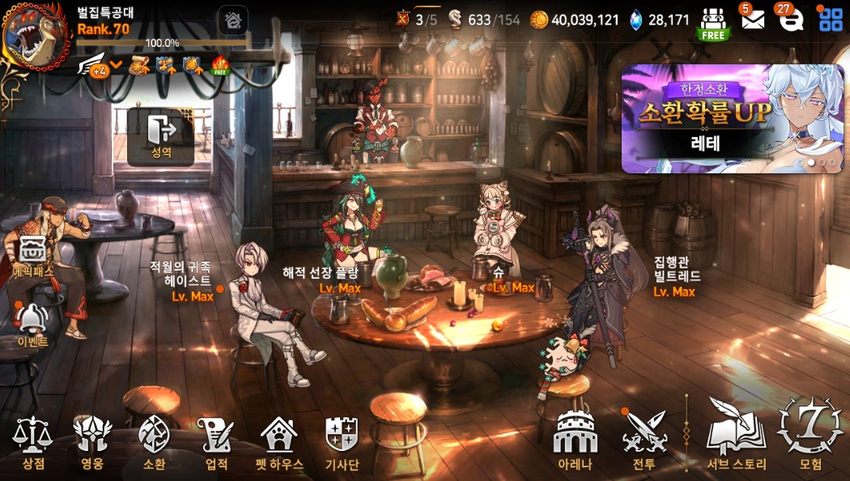The height and width of the screenshot is (481, 850).
Task: Open the 이벤트 event bell
Action: 32,320
